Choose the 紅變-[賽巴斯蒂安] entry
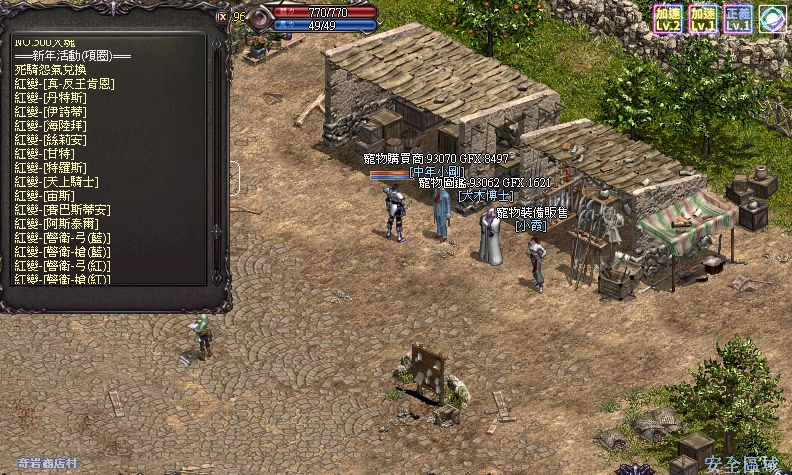The width and height of the screenshot is (792, 475). [62, 210]
